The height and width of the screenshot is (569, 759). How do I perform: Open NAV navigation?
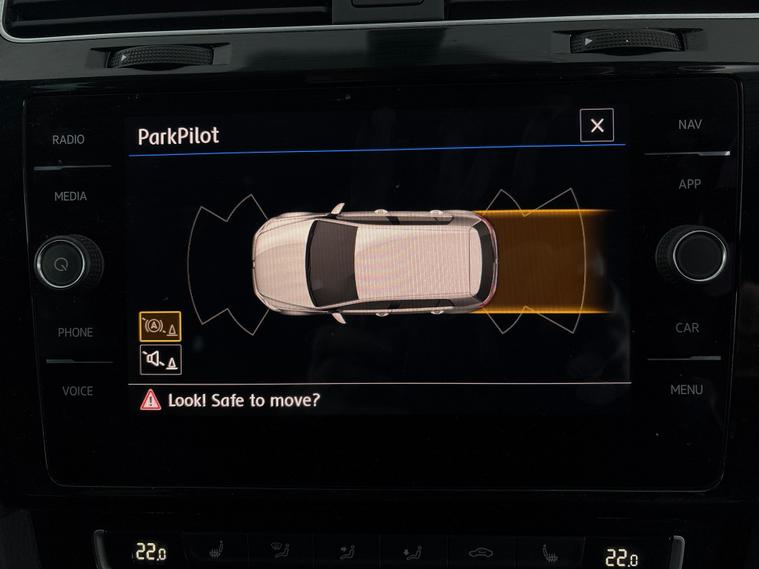690,125
